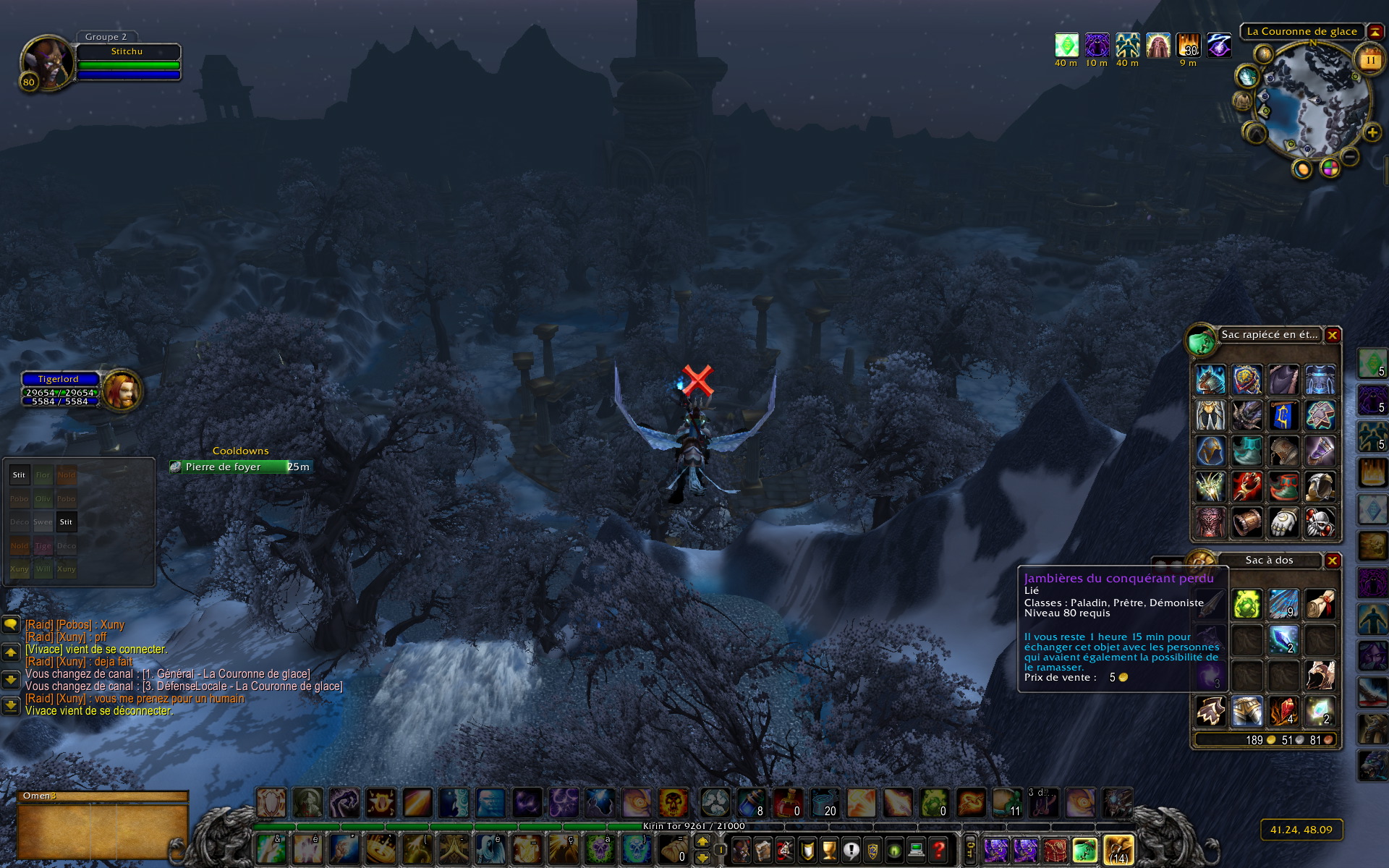
Task: Zoom out on the minimap
Action: [x=1350, y=156]
